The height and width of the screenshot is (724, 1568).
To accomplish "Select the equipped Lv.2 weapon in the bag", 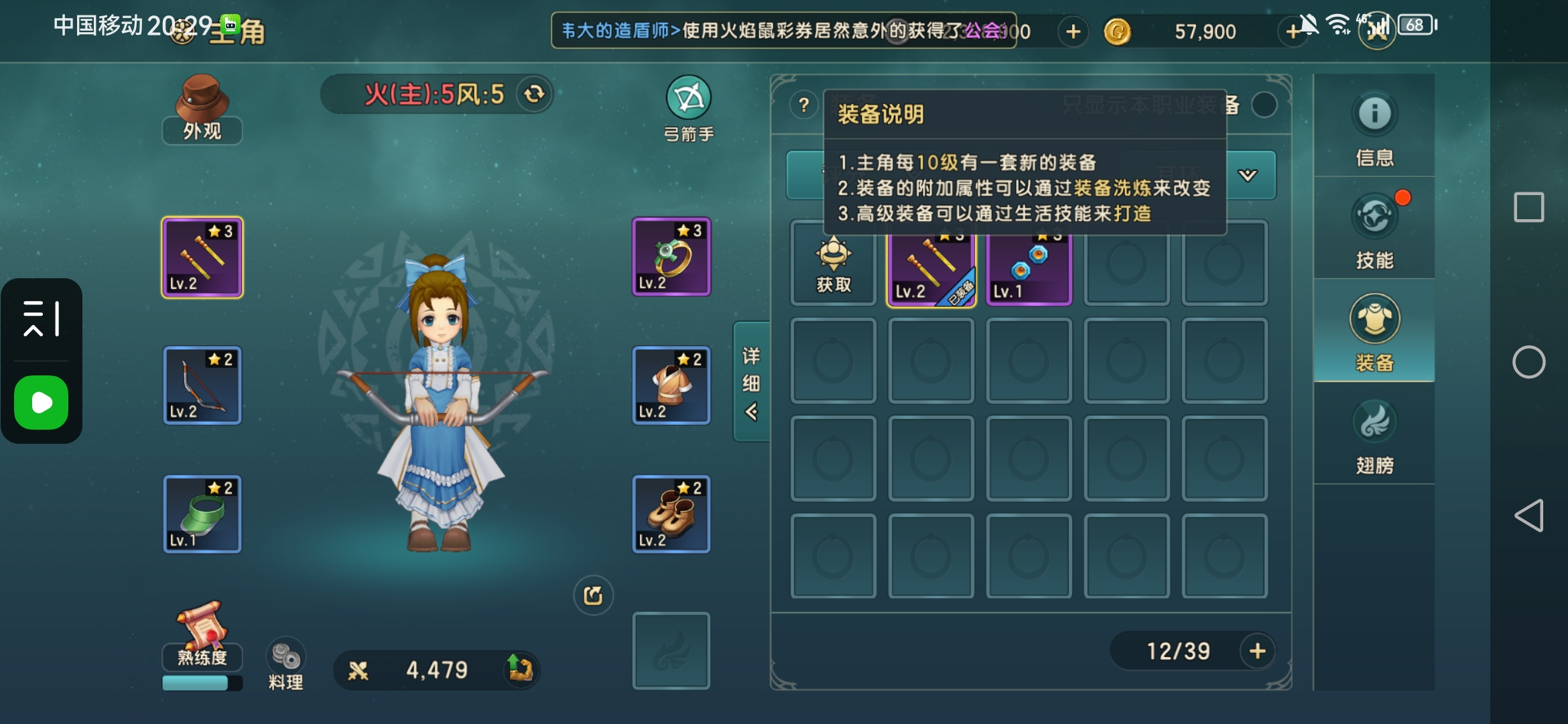I will click(x=931, y=267).
